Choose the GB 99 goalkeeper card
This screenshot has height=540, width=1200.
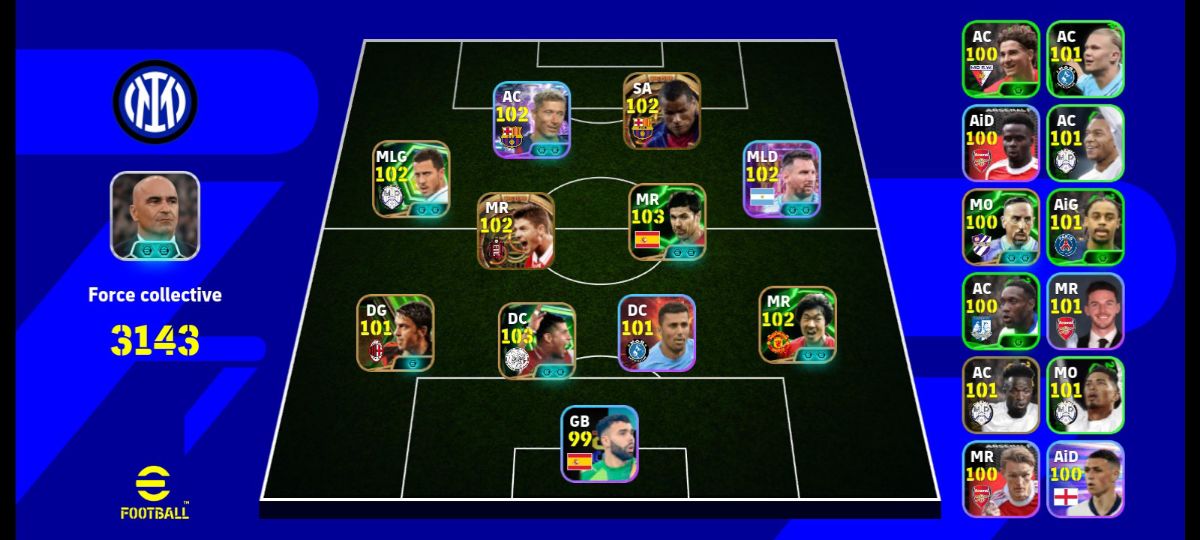pos(599,444)
